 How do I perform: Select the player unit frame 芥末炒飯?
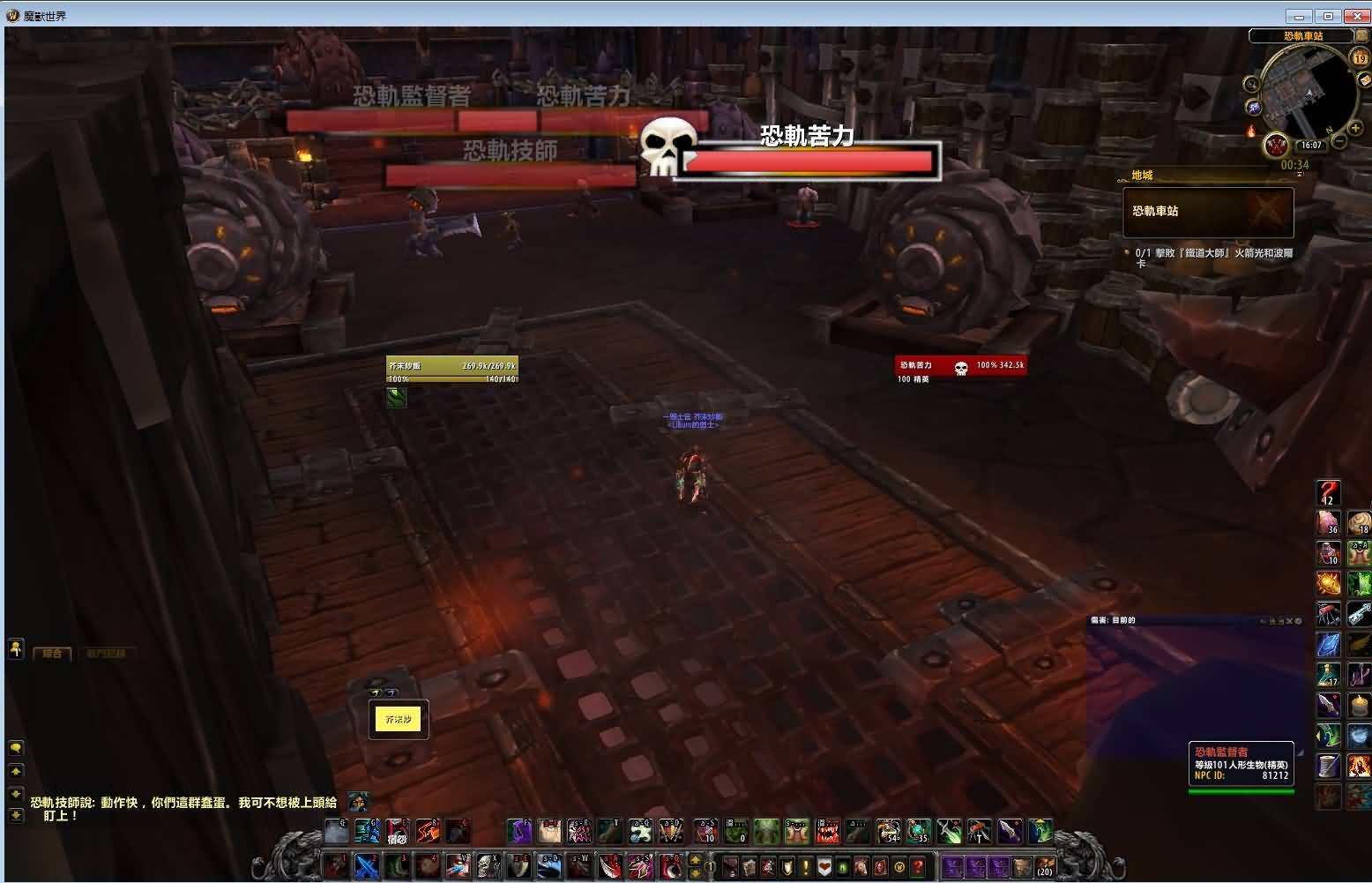[x=451, y=370]
